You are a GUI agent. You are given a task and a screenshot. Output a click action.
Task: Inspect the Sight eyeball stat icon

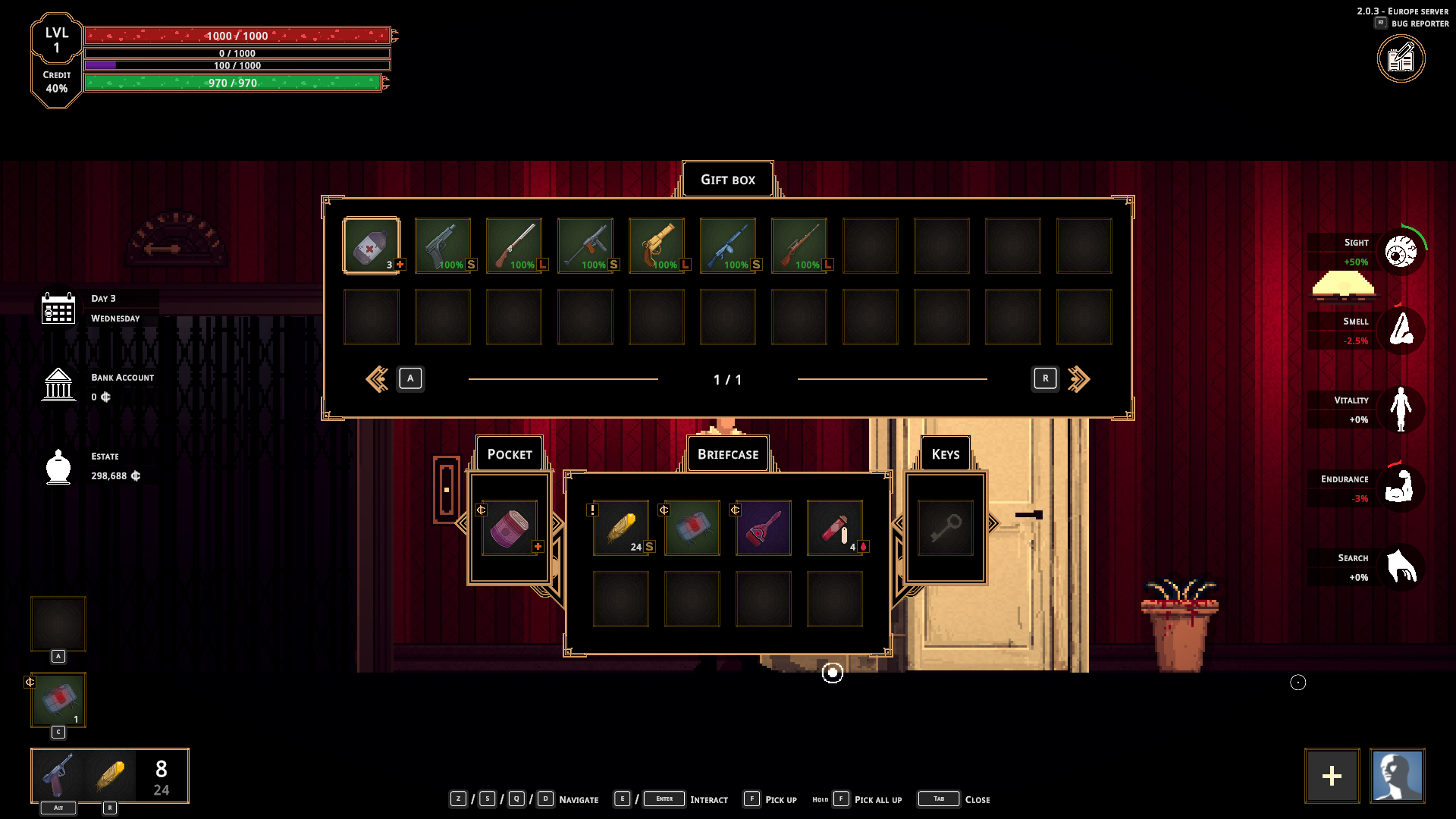(x=1401, y=252)
